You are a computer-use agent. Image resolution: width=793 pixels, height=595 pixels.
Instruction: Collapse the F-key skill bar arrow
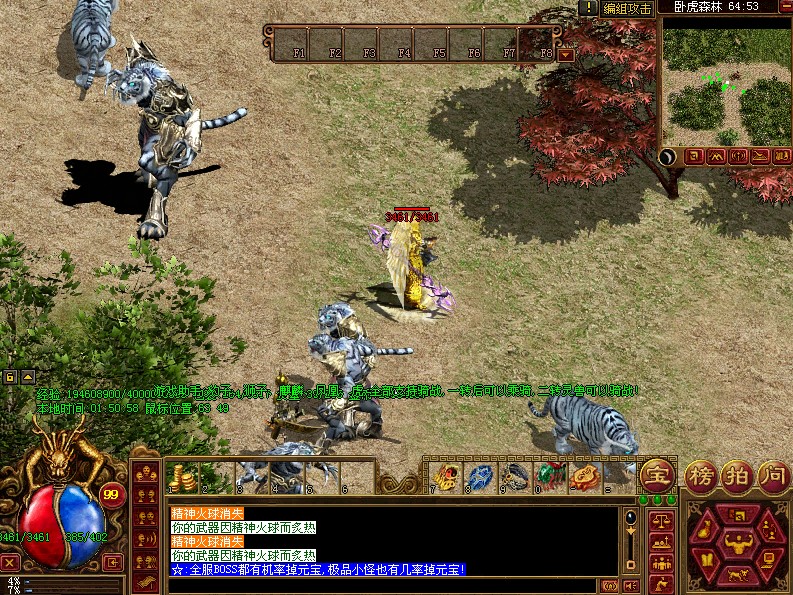[567, 55]
